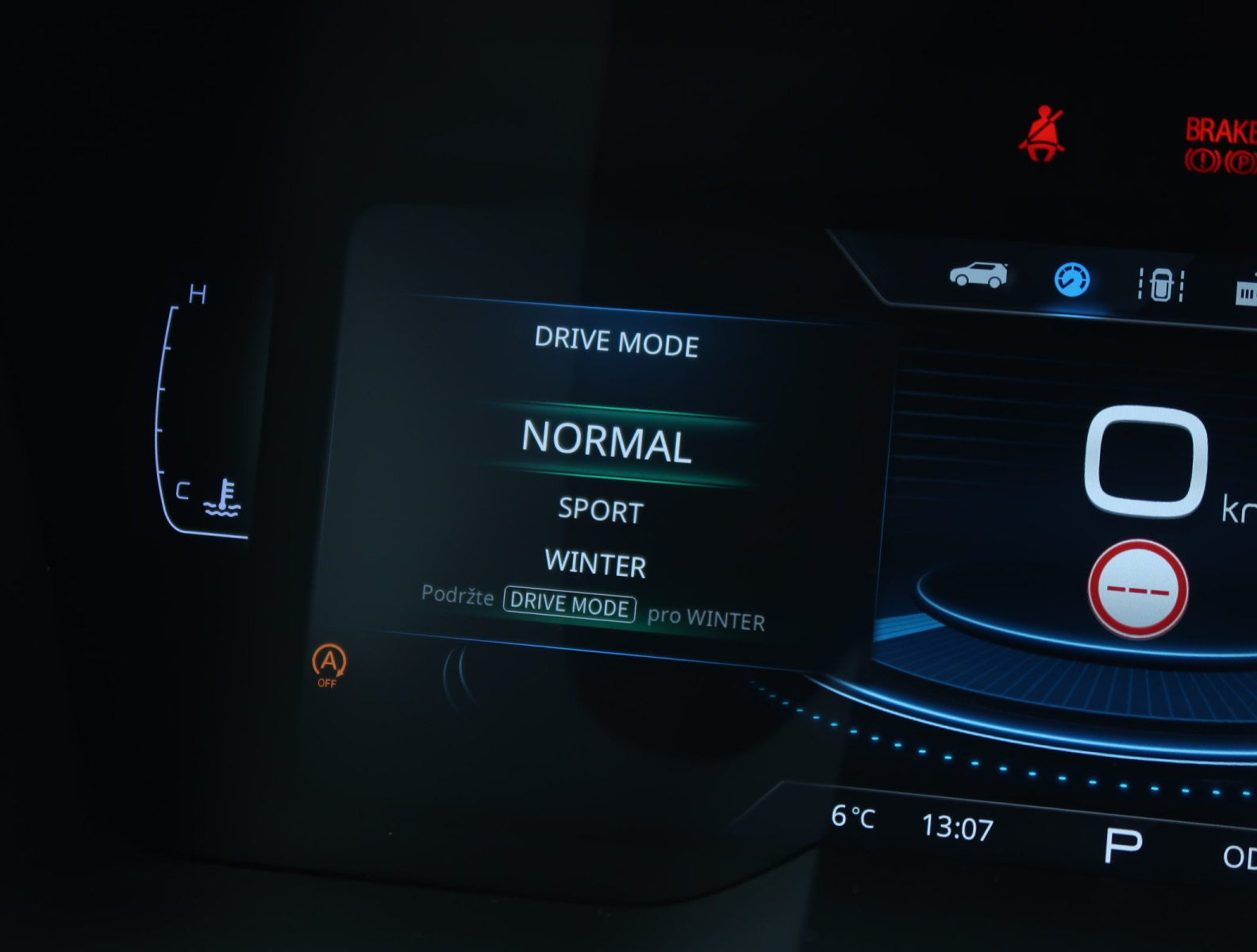Switch to the blue gauge icon tab
Viewport: 1257px width, 952px height.
(1071, 280)
